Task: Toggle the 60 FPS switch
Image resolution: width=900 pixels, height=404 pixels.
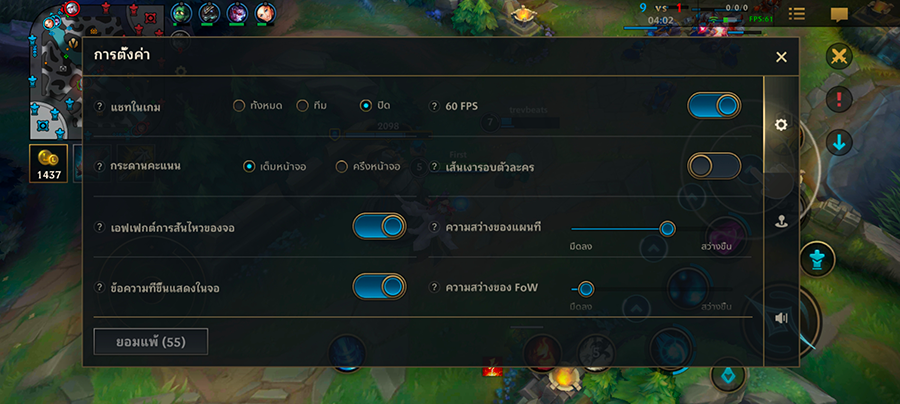Action: click(714, 106)
